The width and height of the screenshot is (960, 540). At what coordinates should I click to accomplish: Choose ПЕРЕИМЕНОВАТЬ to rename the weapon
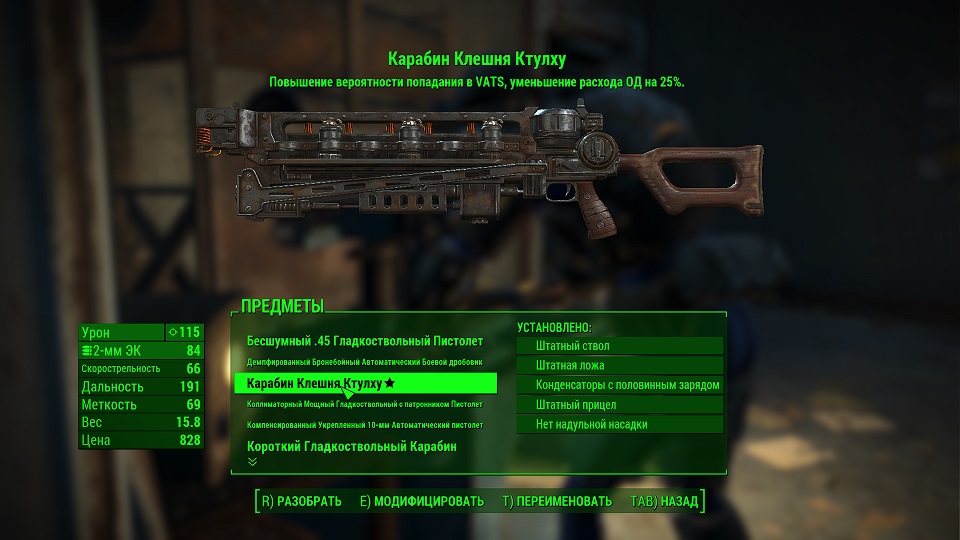(x=556, y=501)
